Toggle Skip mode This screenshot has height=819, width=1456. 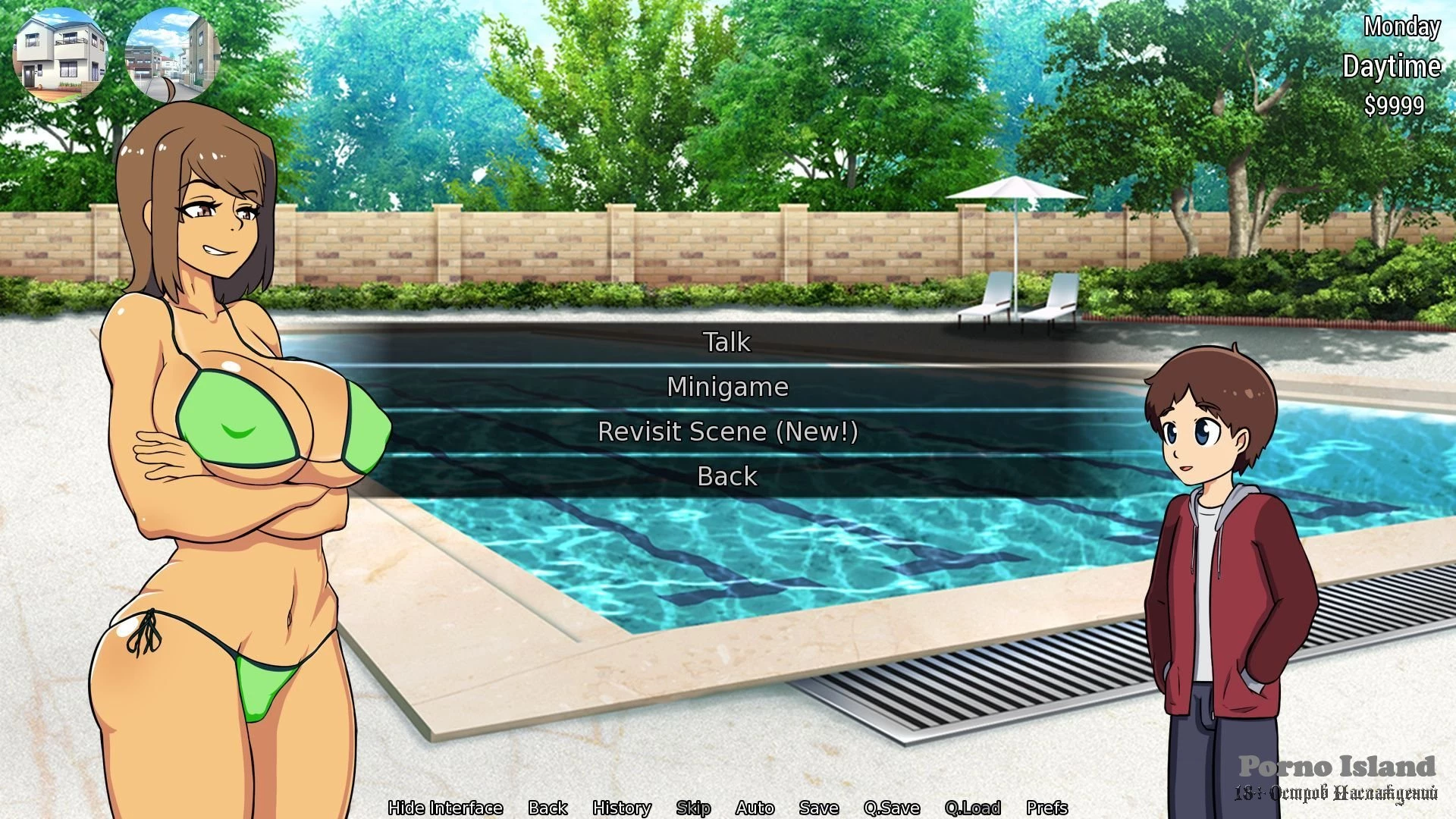tap(693, 808)
